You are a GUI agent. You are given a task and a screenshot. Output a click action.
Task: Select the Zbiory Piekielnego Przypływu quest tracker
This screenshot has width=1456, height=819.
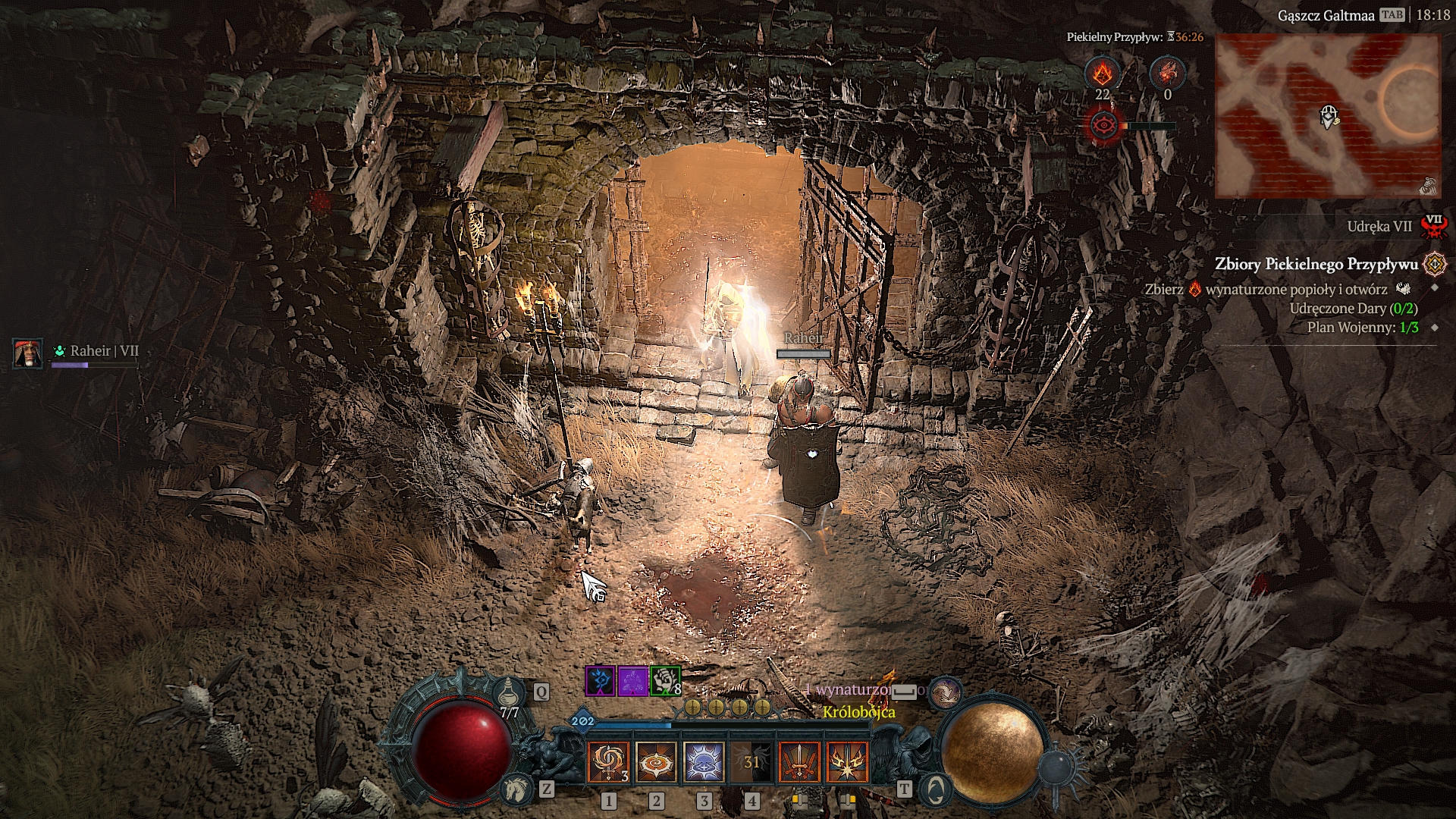[x=1316, y=264]
